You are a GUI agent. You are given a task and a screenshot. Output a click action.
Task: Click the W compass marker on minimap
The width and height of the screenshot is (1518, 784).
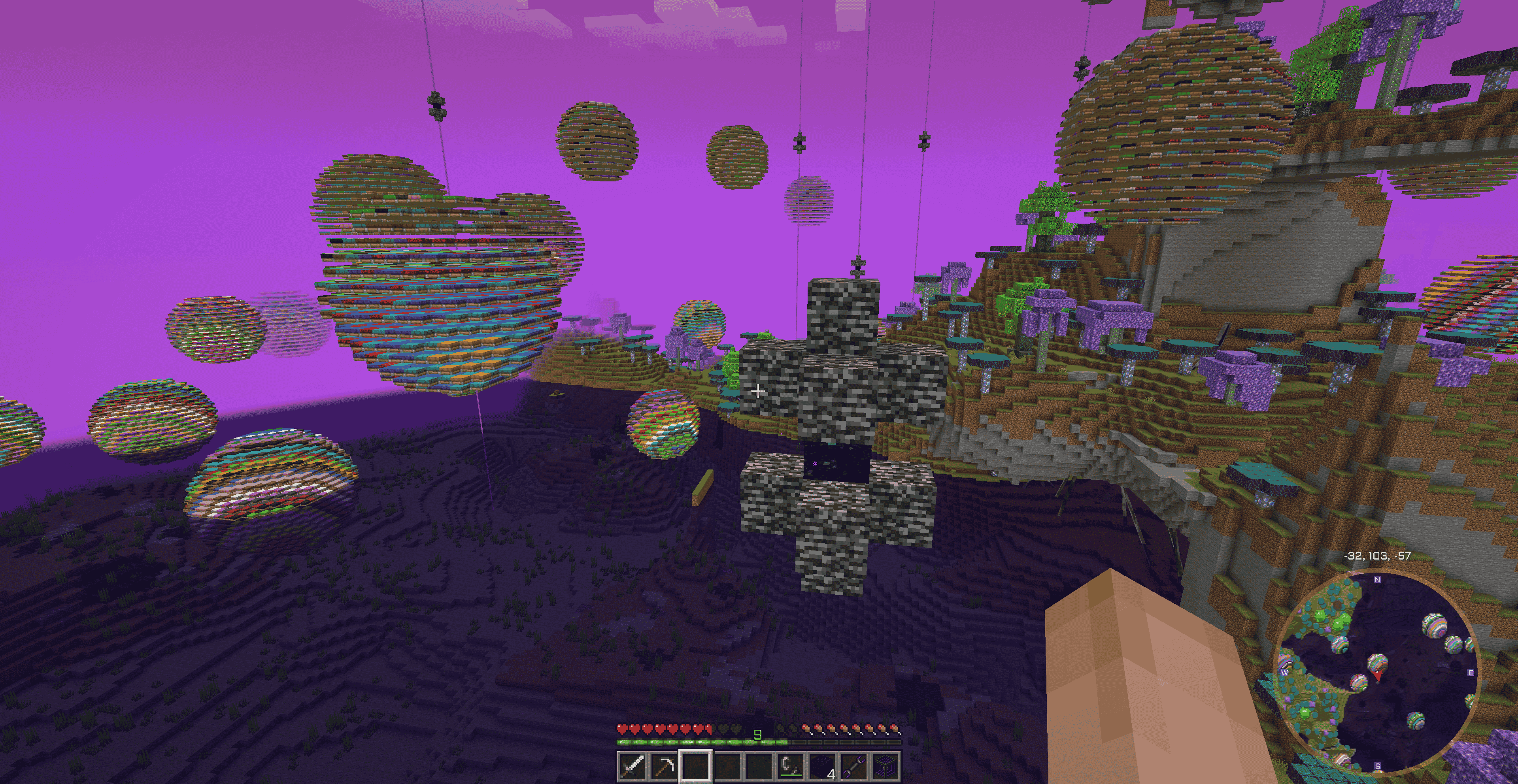click(1285, 673)
